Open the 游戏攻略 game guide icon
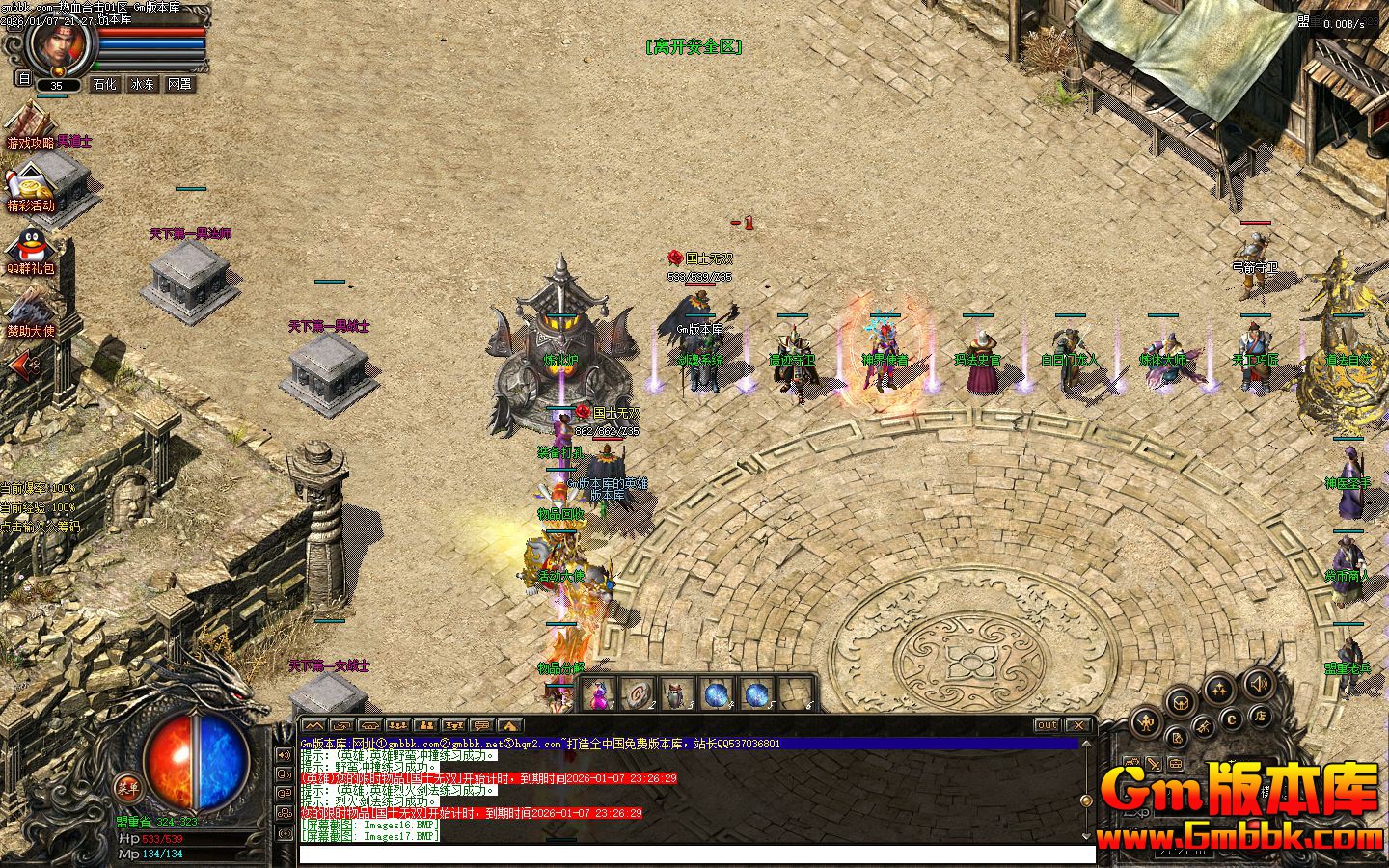This screenshot has width=1389, height=868. pos(29,125)
